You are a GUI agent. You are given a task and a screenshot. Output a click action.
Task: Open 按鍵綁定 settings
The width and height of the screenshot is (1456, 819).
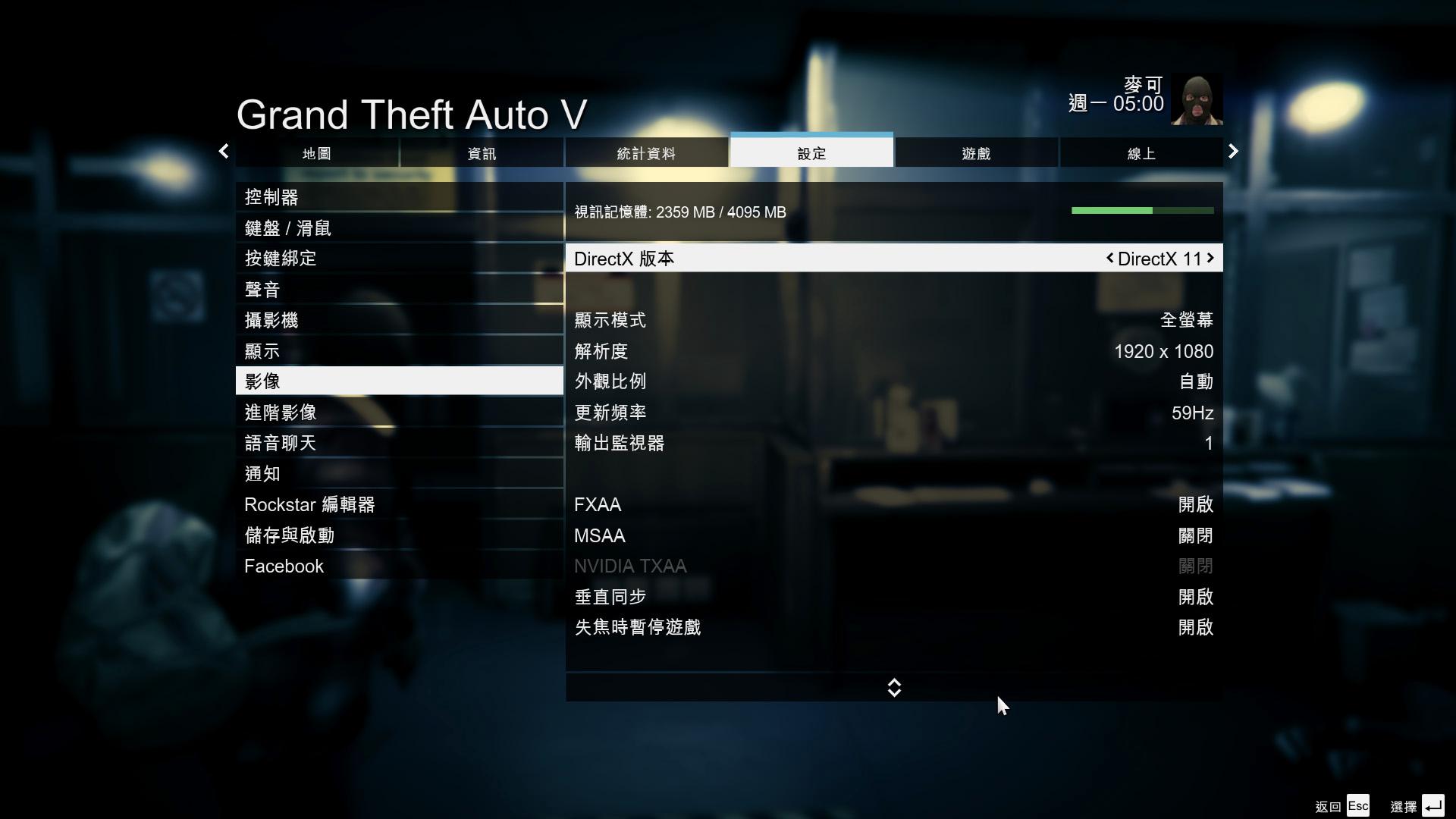pyautogui.click(x=399, y=259)
